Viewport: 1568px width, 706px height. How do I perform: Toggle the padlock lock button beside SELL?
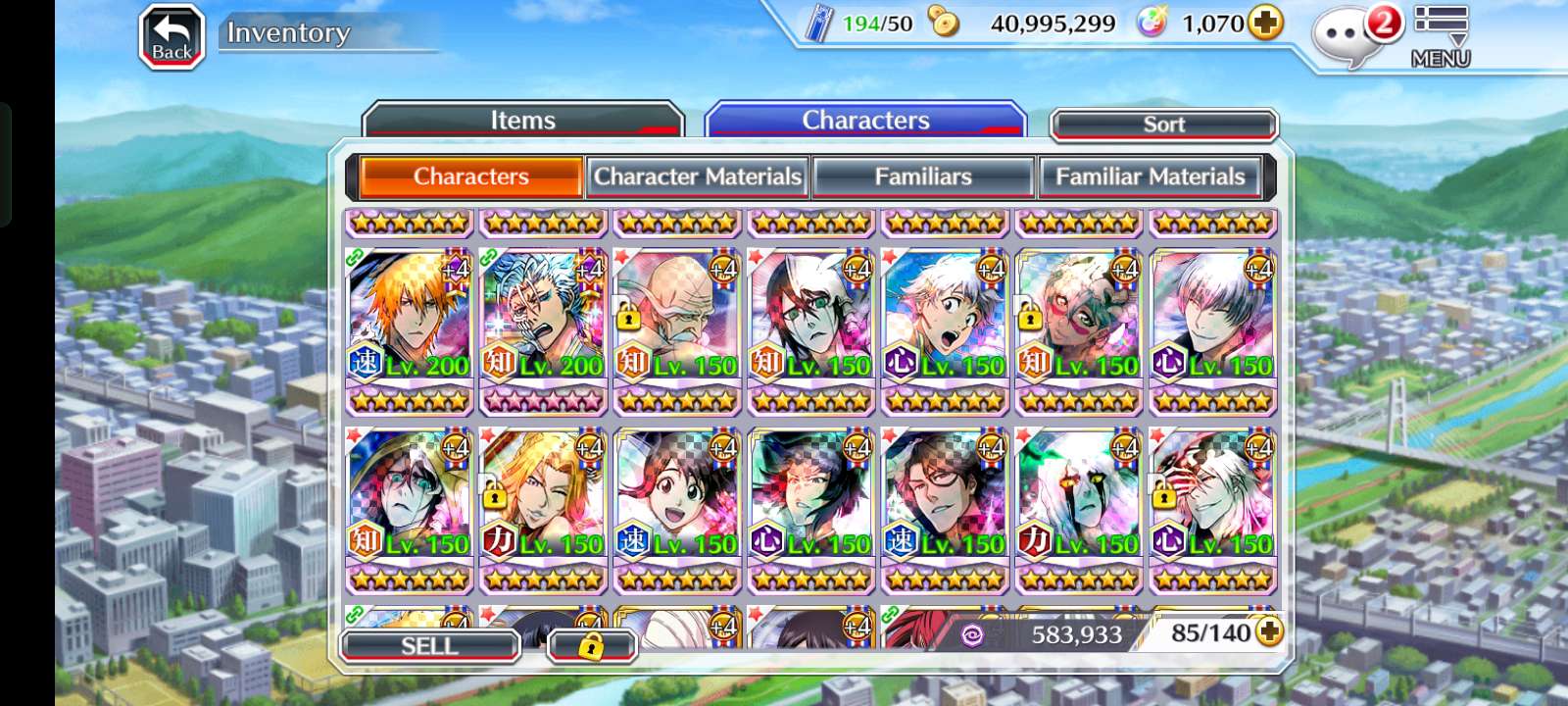(x=591, y=646)
